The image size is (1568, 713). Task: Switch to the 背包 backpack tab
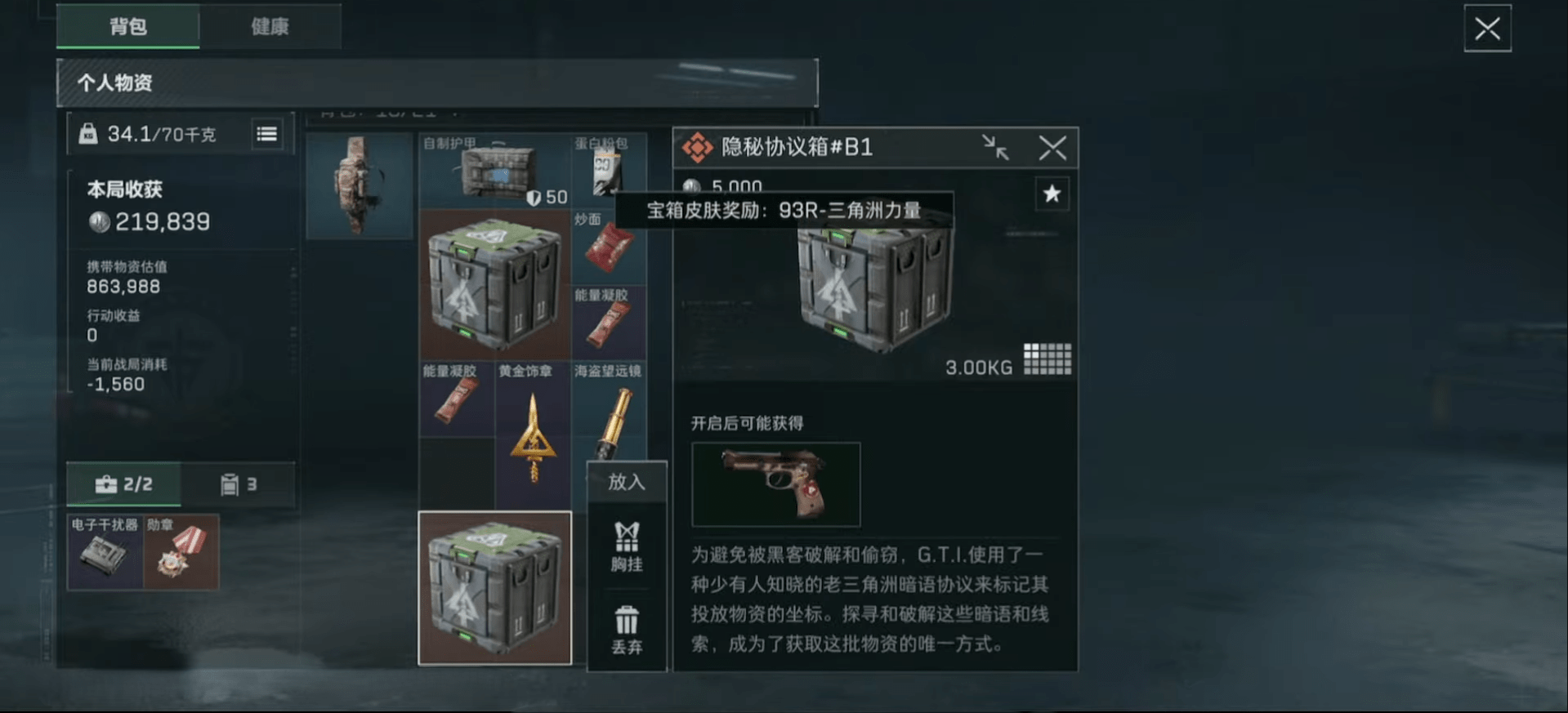point(127,26)
